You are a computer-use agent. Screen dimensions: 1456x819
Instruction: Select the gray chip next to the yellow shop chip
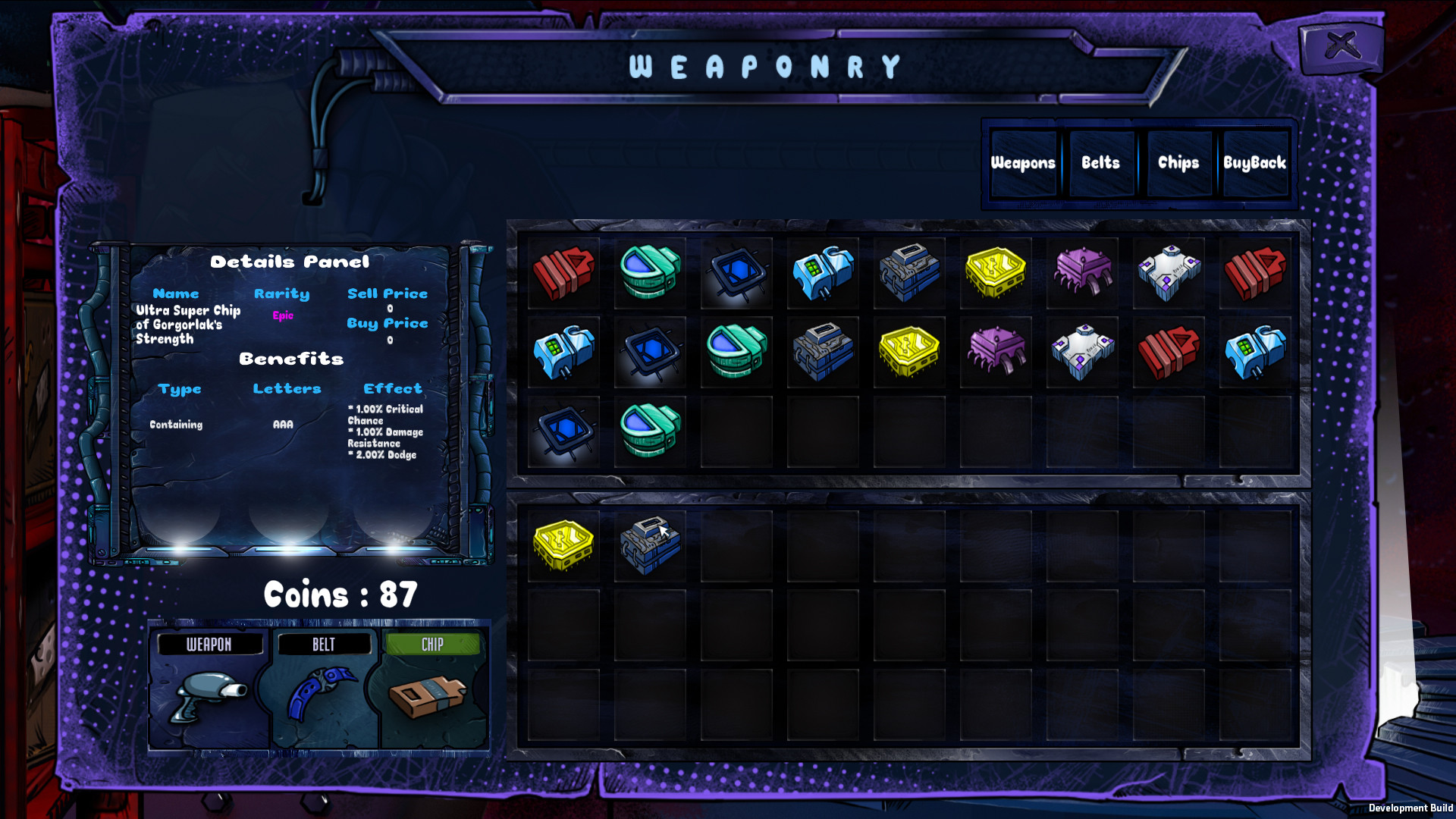[x=650, y=544]
